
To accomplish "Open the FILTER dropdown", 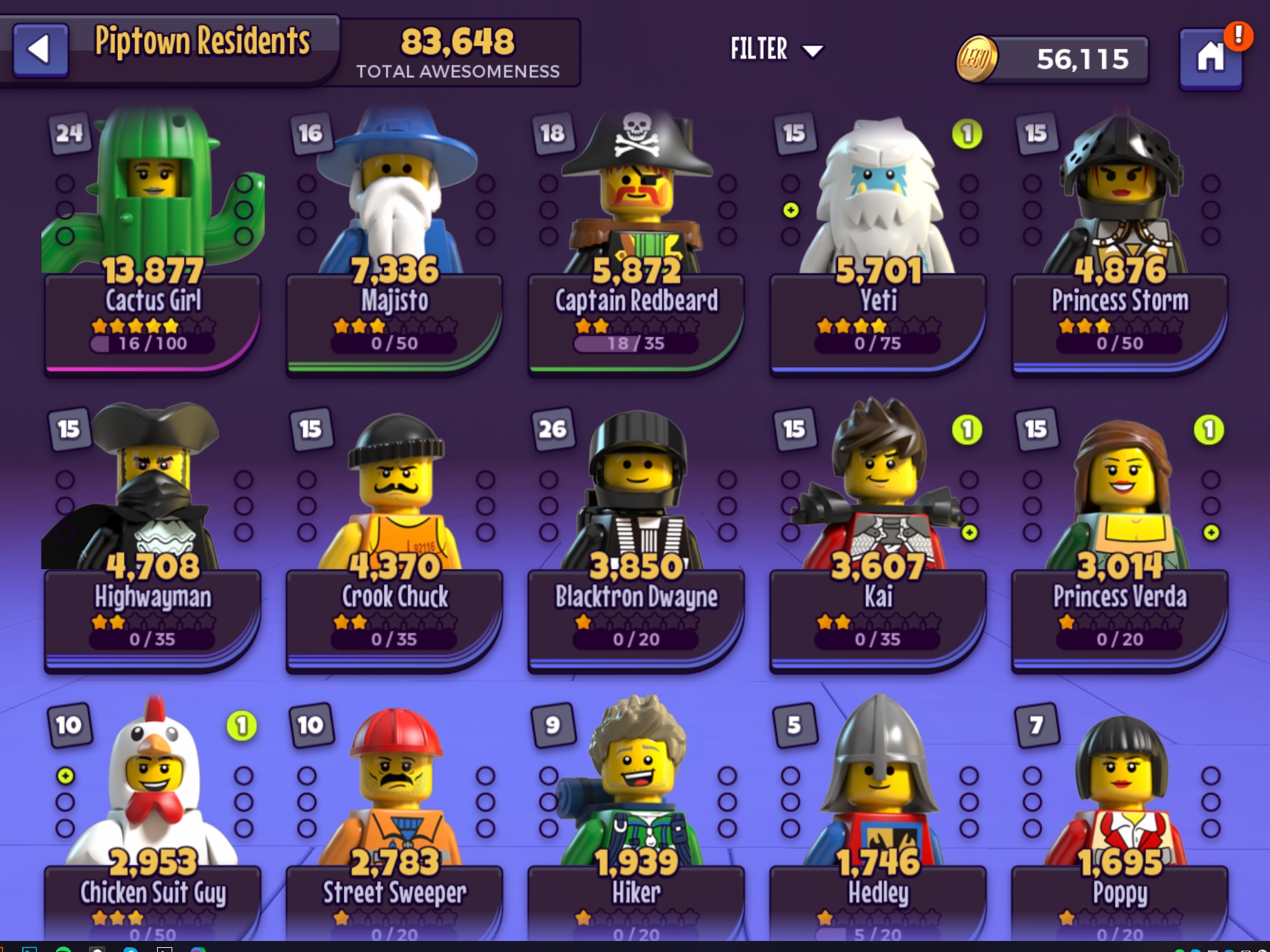I will [776, 50].
